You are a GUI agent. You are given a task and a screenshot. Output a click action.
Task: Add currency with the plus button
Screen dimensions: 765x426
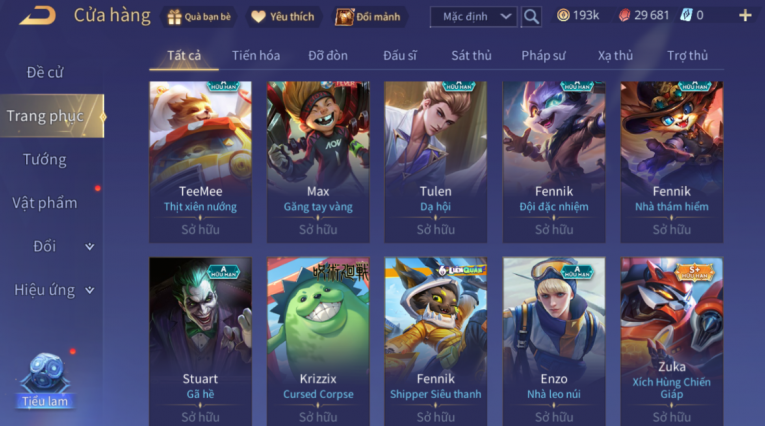745,15
